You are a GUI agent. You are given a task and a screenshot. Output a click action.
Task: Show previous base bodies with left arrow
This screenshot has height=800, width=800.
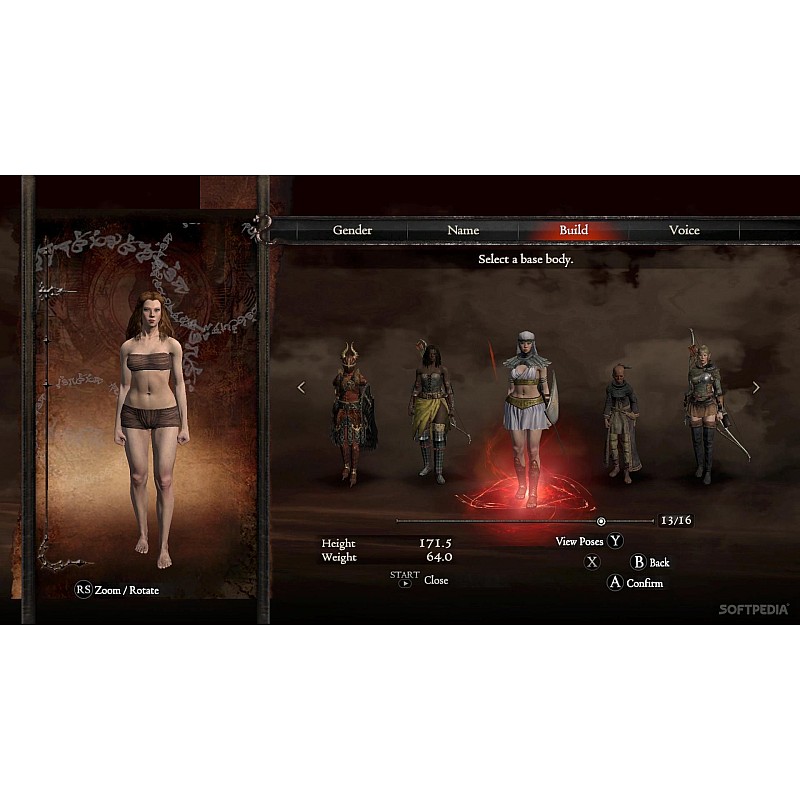[x=301, y=387]
